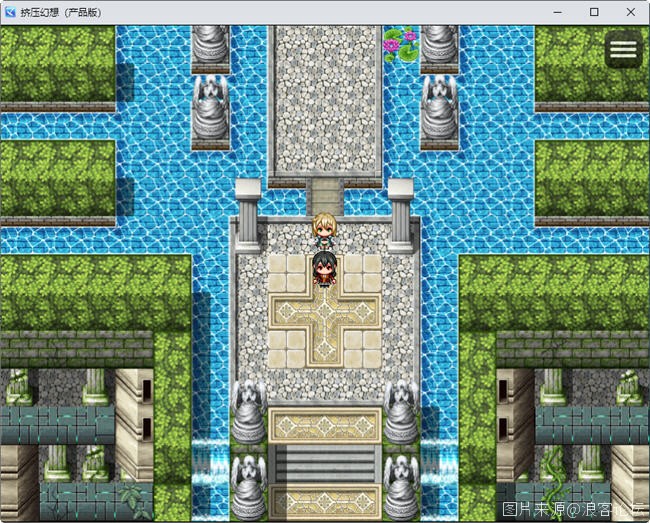Minimize the game window
Screen dimensions: 650x523
click(x=559, y=12)
